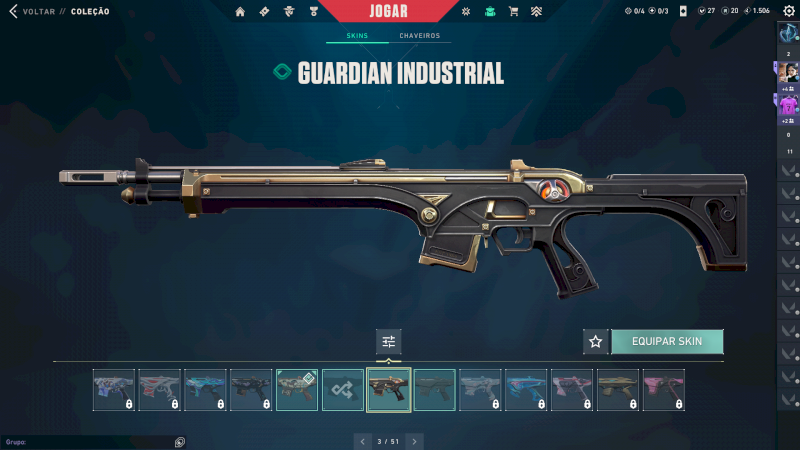This screenshot has height=450, width=800.
Task: Open the home icon in the top bar
Action: [240, 12]
